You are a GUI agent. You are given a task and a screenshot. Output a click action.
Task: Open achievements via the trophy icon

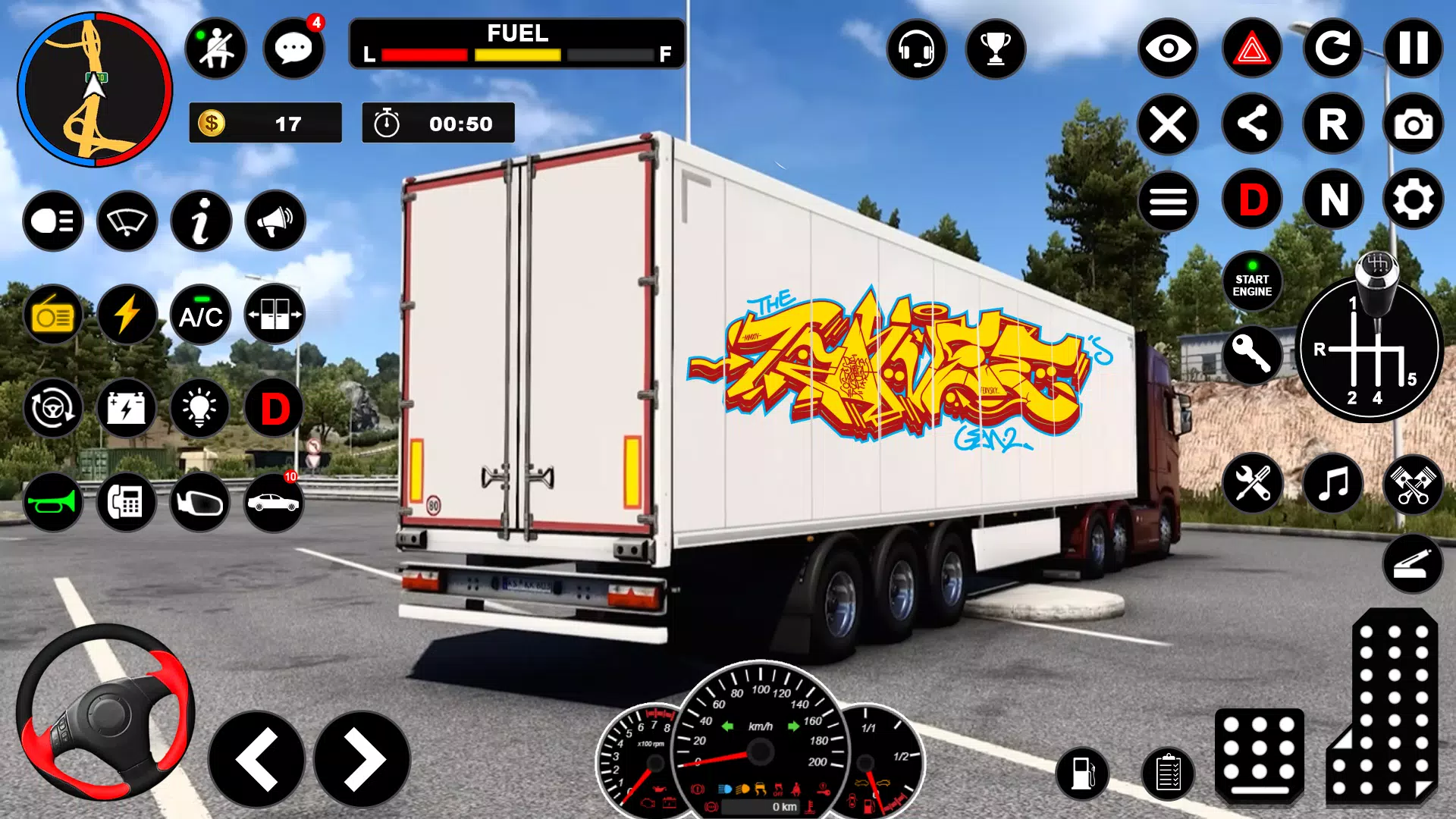(996, 49)
